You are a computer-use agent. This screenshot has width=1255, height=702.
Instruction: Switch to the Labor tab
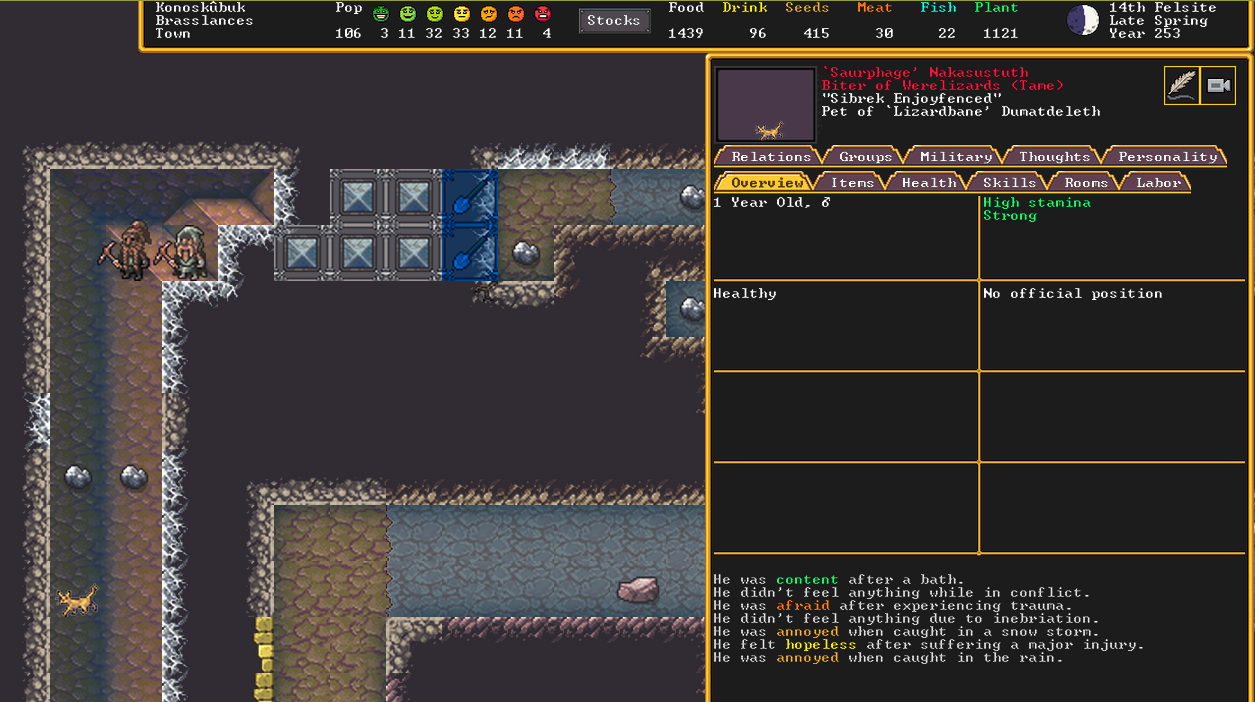pyautogui.click(x=1158, y=183)
